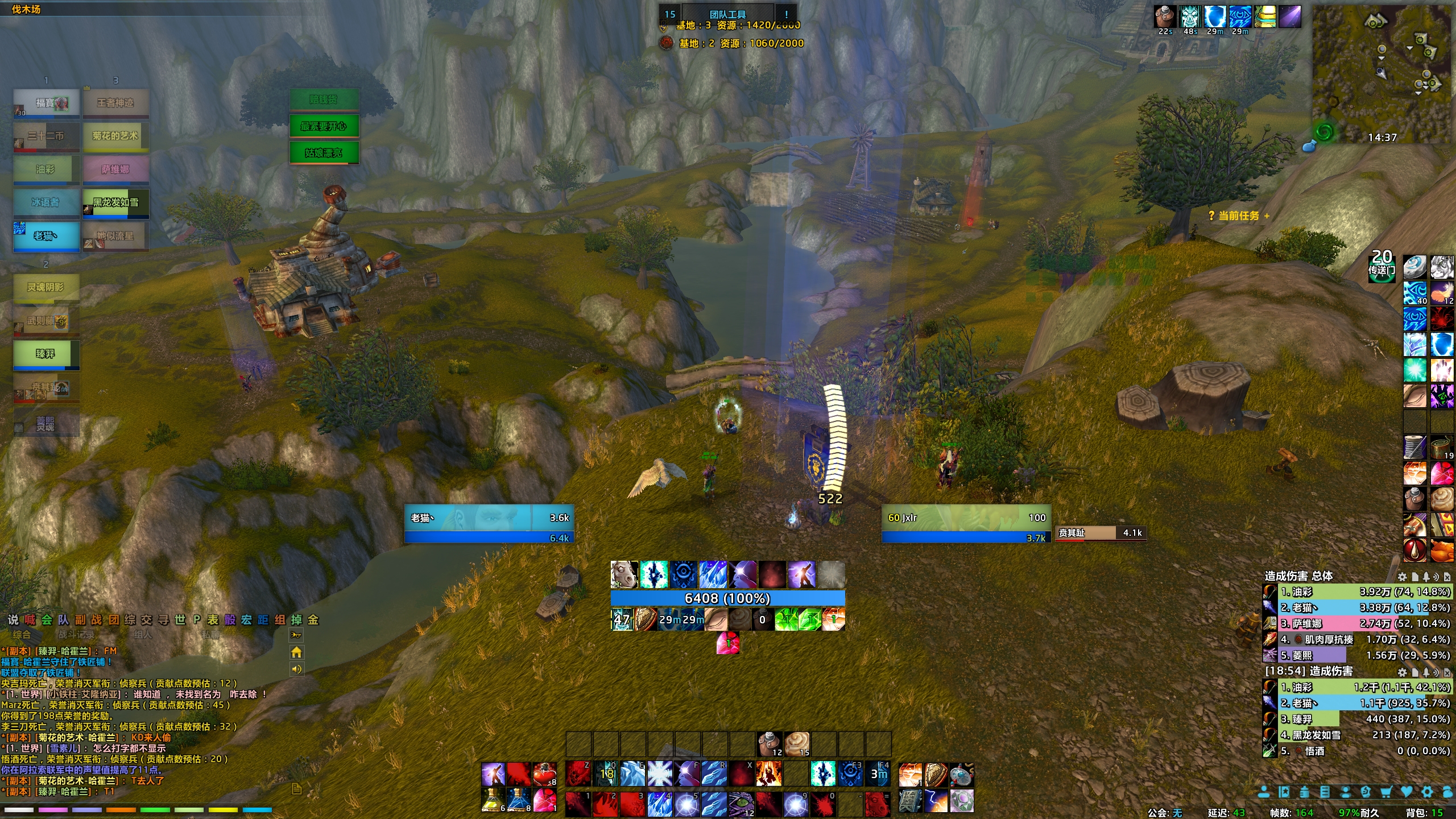1456x819 pixels.
Task: Open the 团队工具 raid tools button
Action: coord(727,14)
